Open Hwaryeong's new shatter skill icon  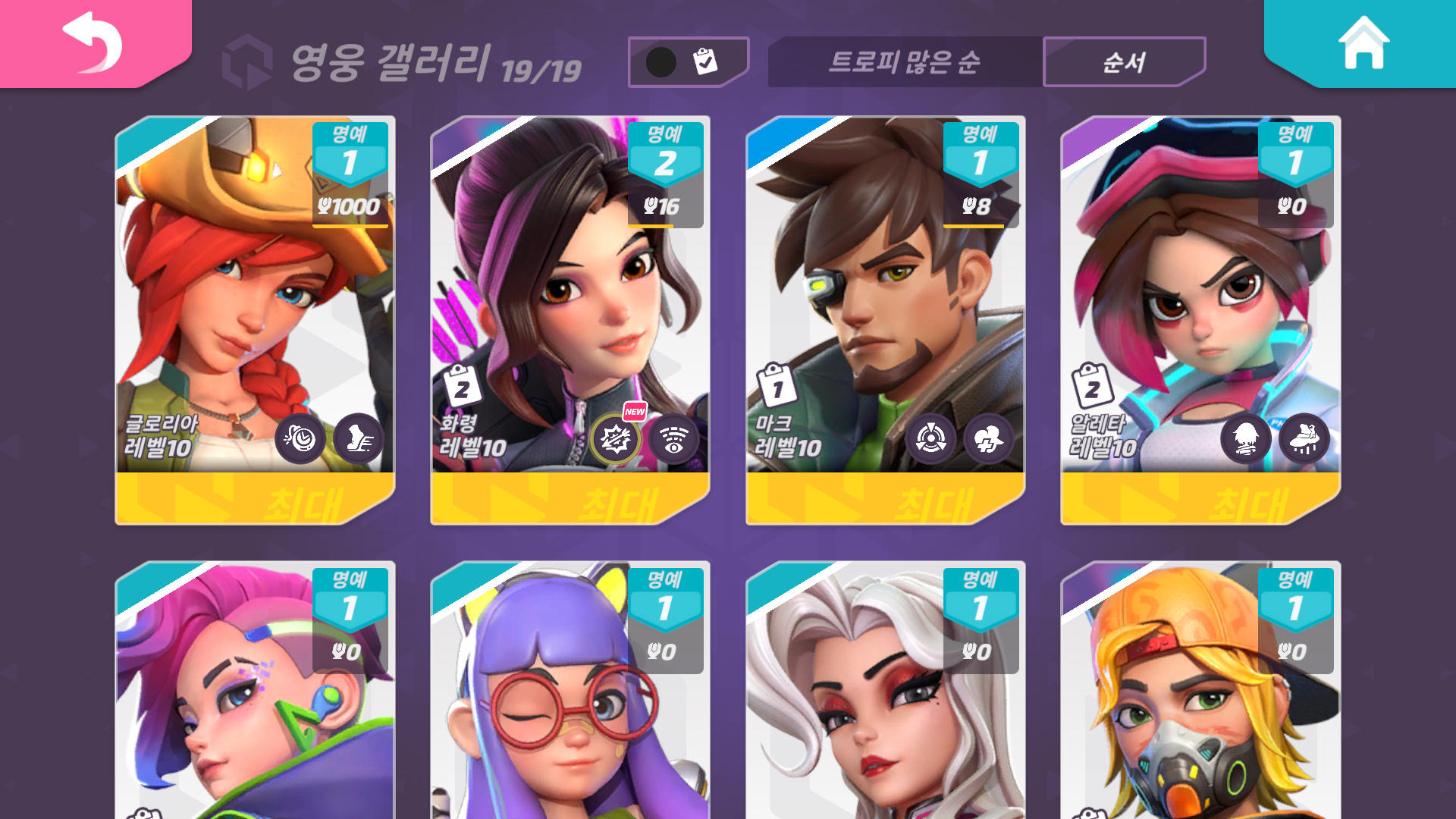(616, 440)
